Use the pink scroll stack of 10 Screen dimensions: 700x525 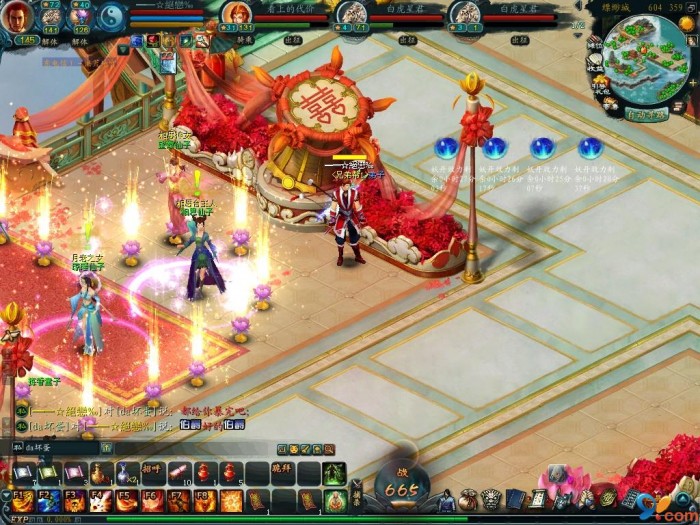tap(179, 473)
